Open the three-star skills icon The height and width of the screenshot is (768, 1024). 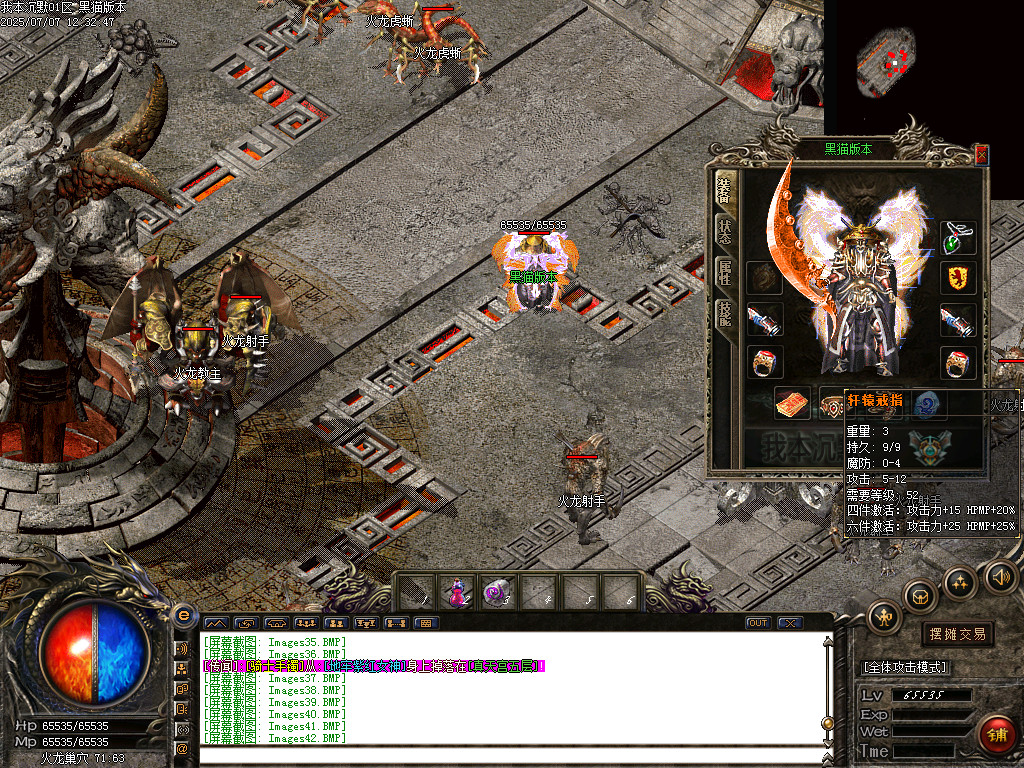point(960,581)
